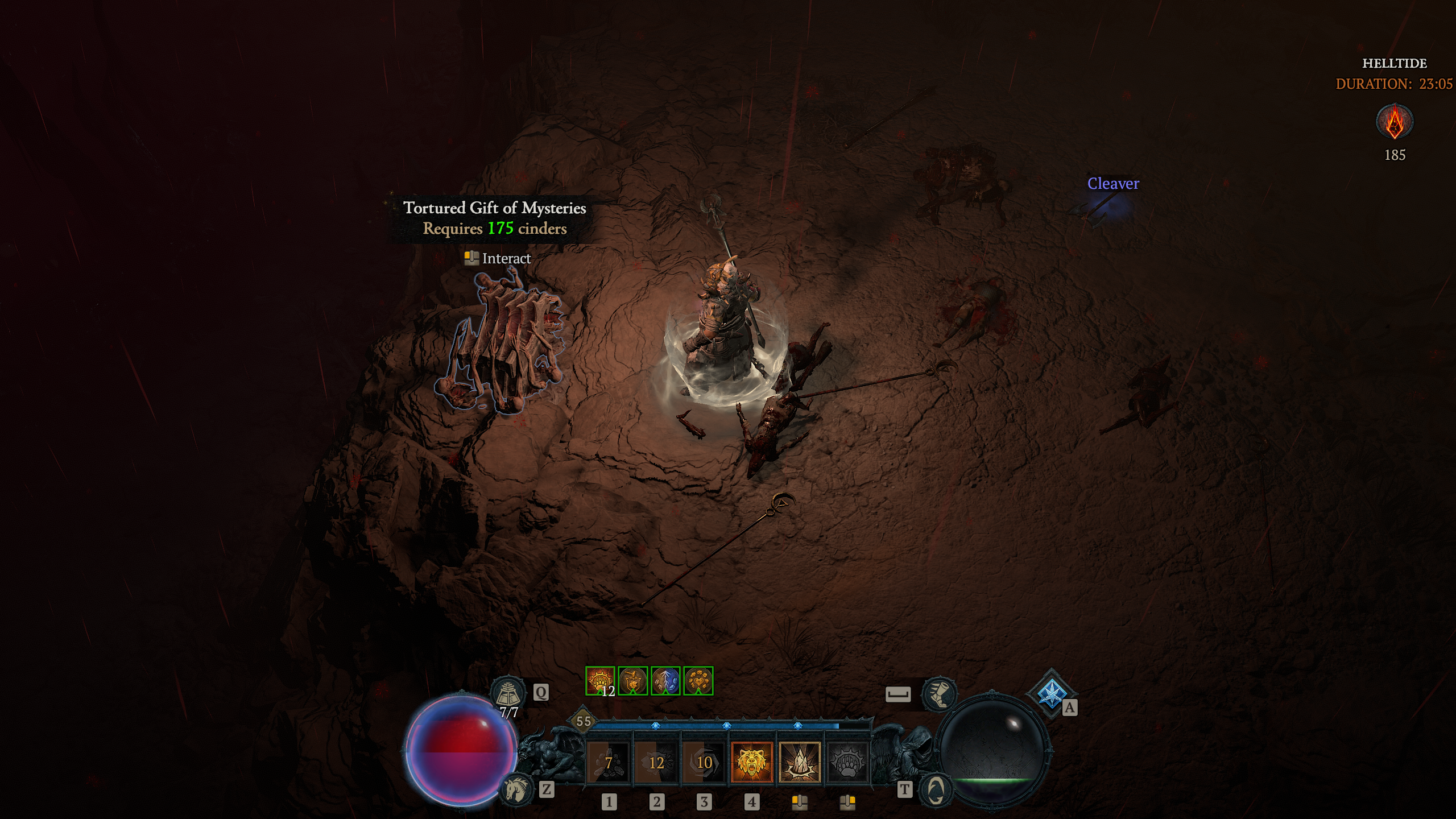
Task: Click the evade boot icon
Action: pyautogui.click(x=938, y=694)
